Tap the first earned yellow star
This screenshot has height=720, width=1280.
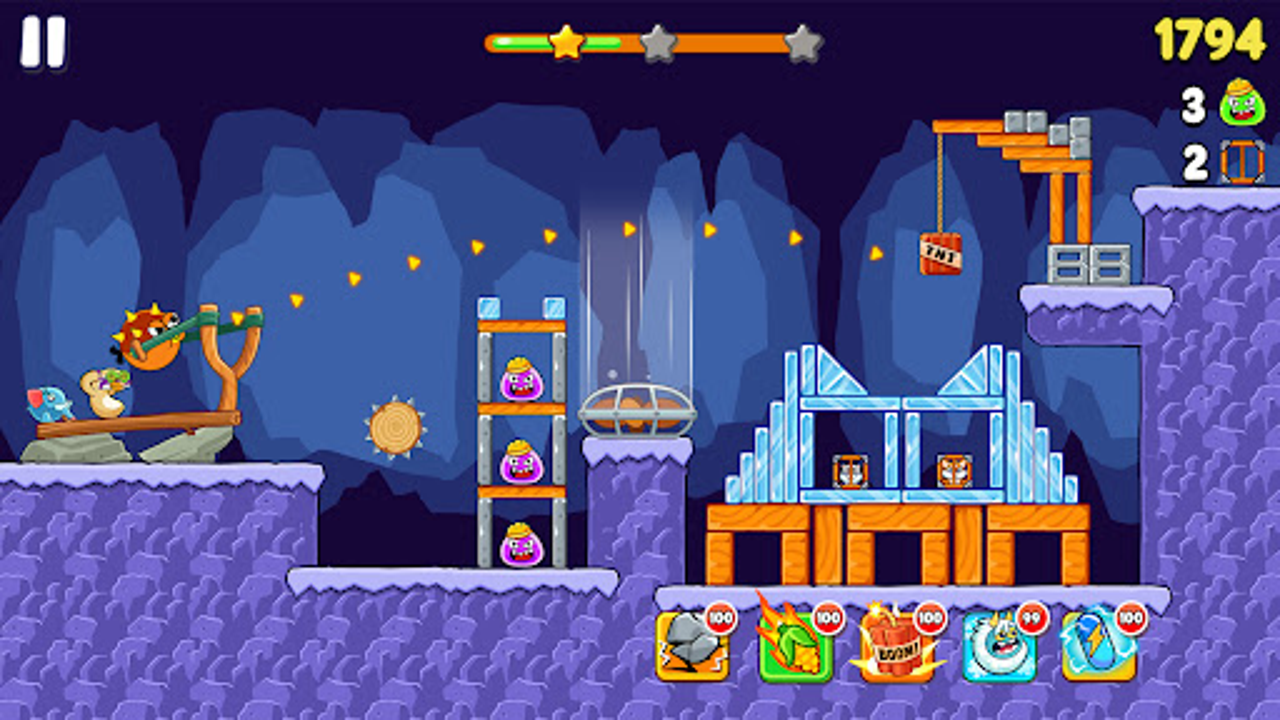pos(566,42)
